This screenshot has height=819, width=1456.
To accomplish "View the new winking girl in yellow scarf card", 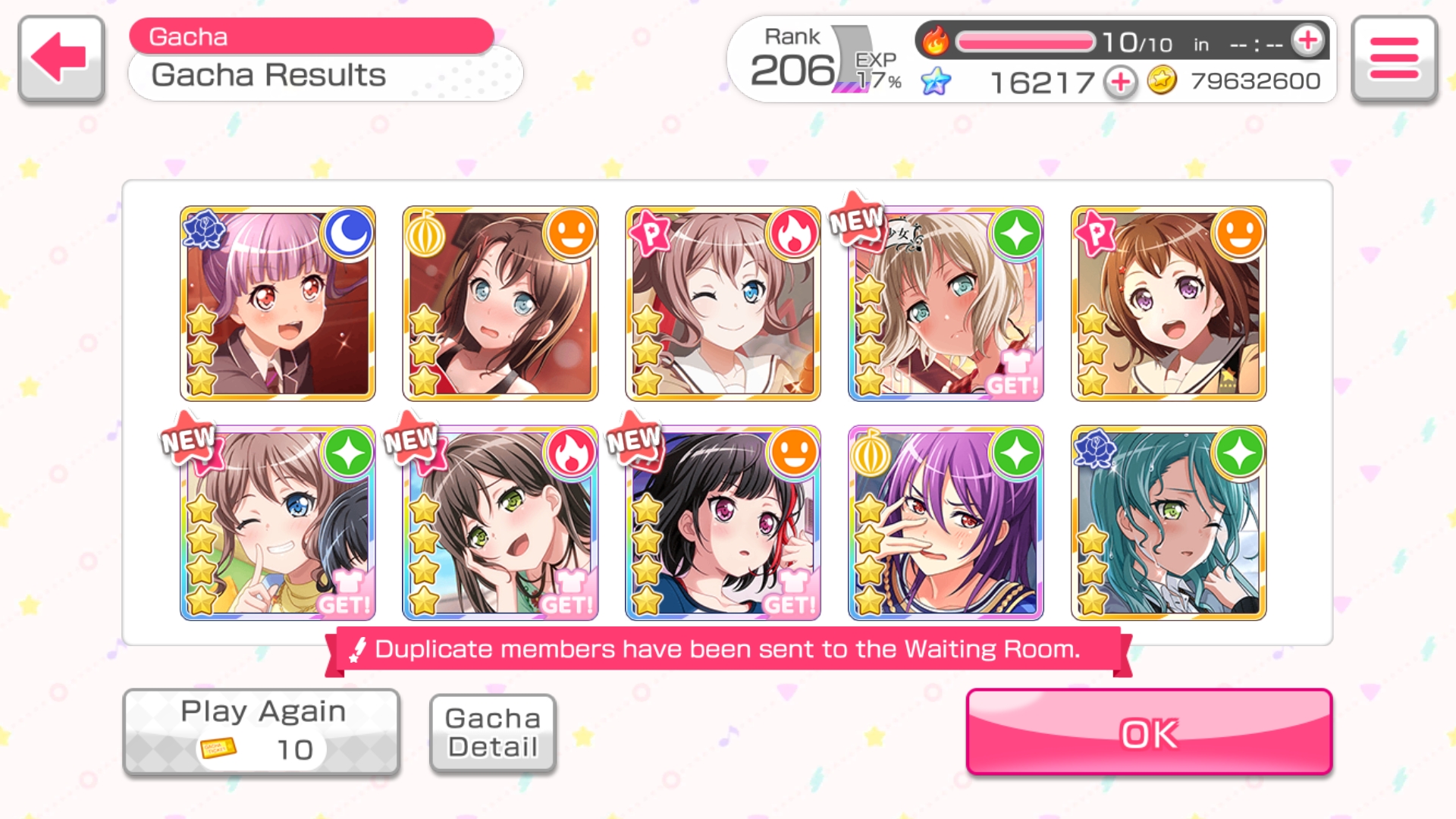I will pos(278,523).
